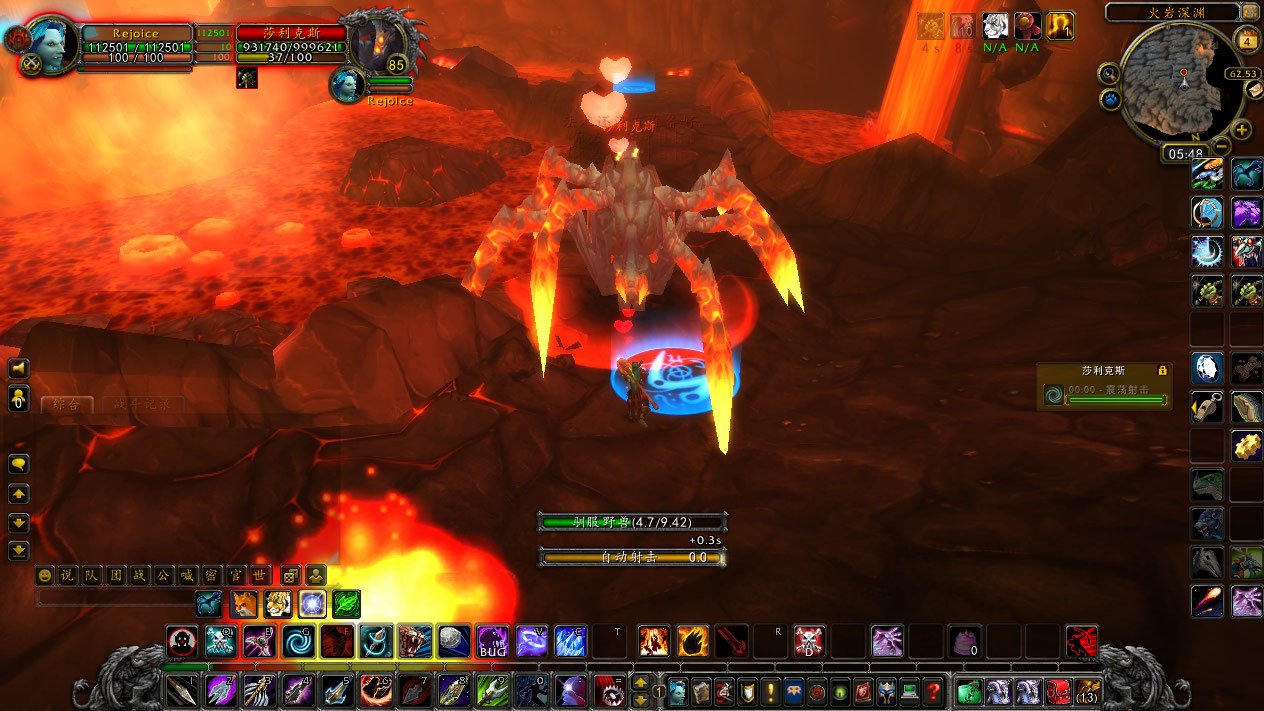1264x711 pixels.
Task: Open the calendar showing day 4
Action: click(1246, 41)
